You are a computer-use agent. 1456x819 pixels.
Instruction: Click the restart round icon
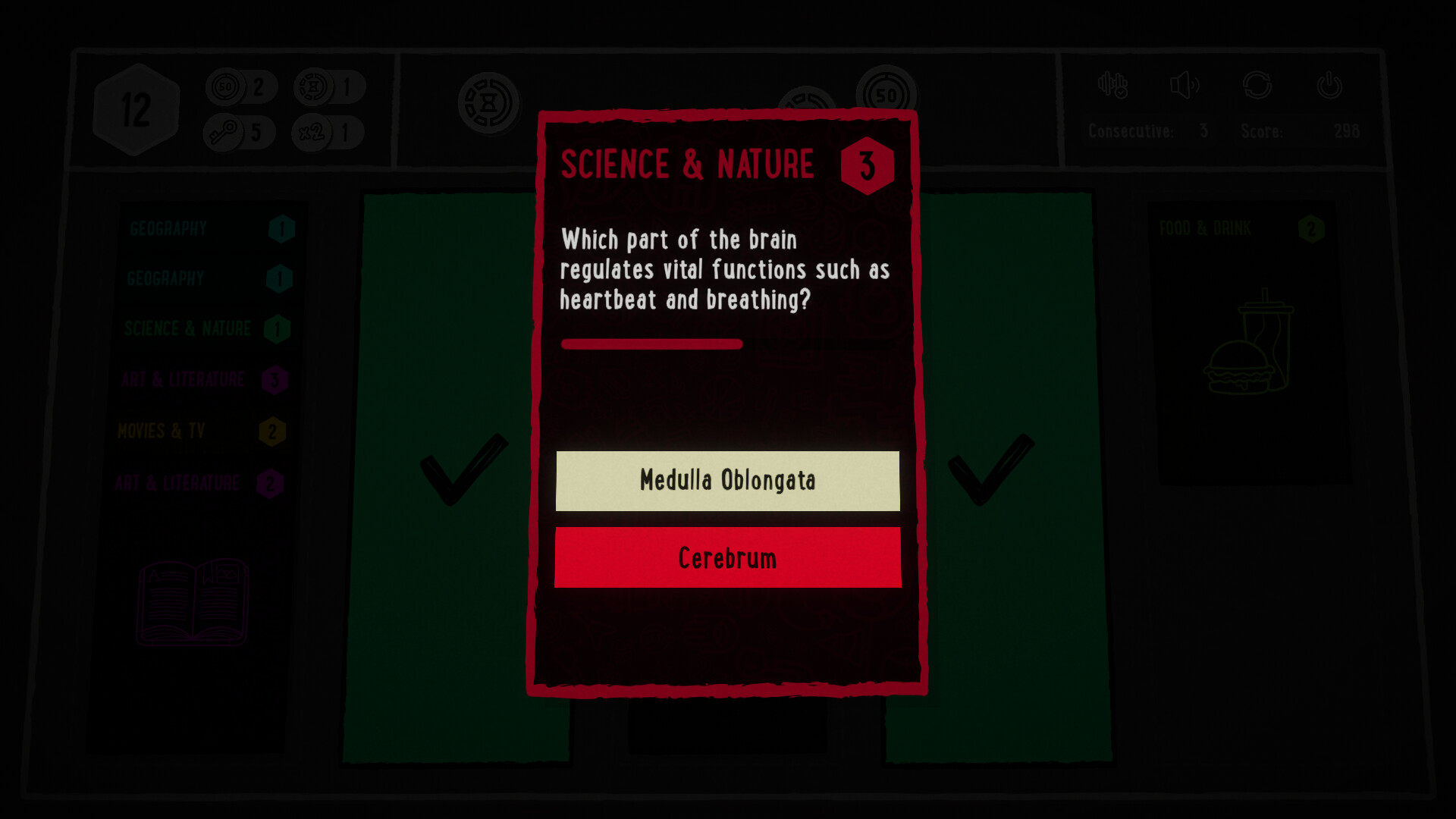(1258, 86)
